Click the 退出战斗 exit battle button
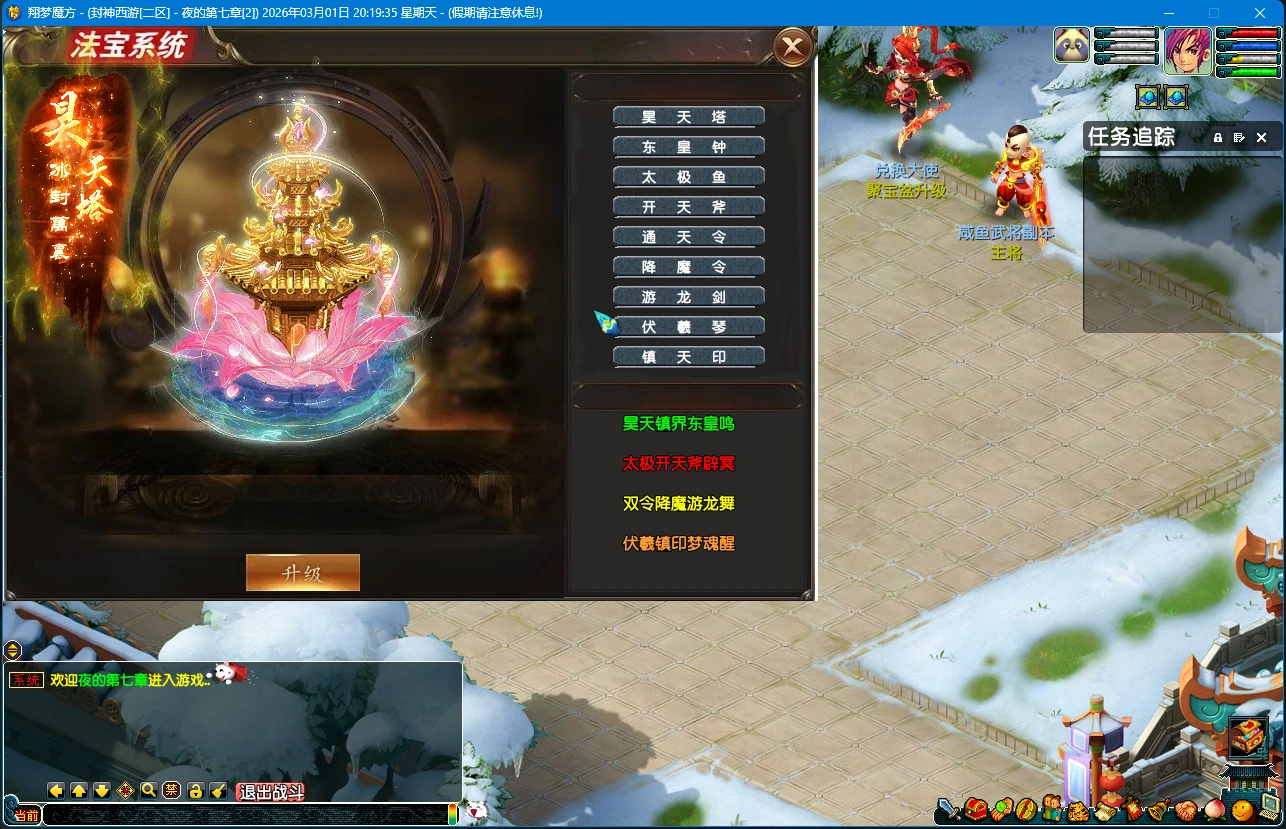The height and width of the screenshot is (829, 1286). coord(270,792)
